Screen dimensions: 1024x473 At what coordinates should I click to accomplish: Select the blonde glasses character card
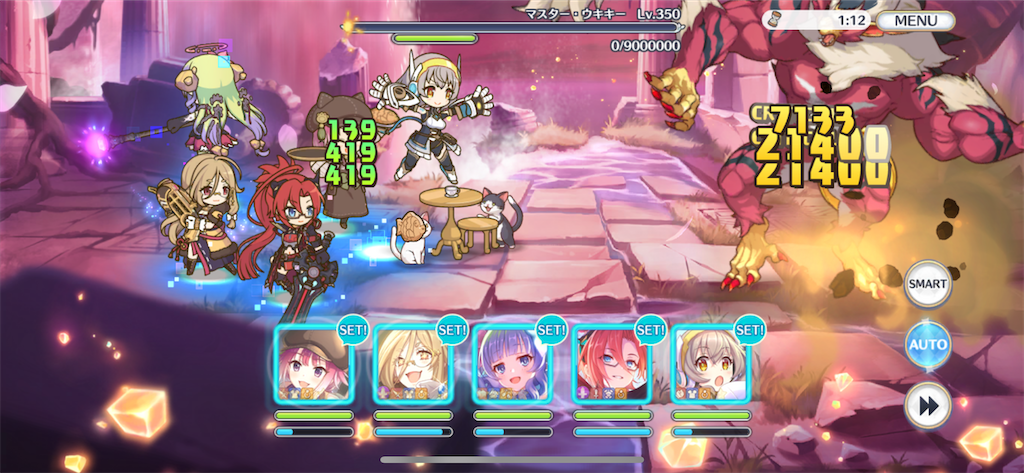413,364
